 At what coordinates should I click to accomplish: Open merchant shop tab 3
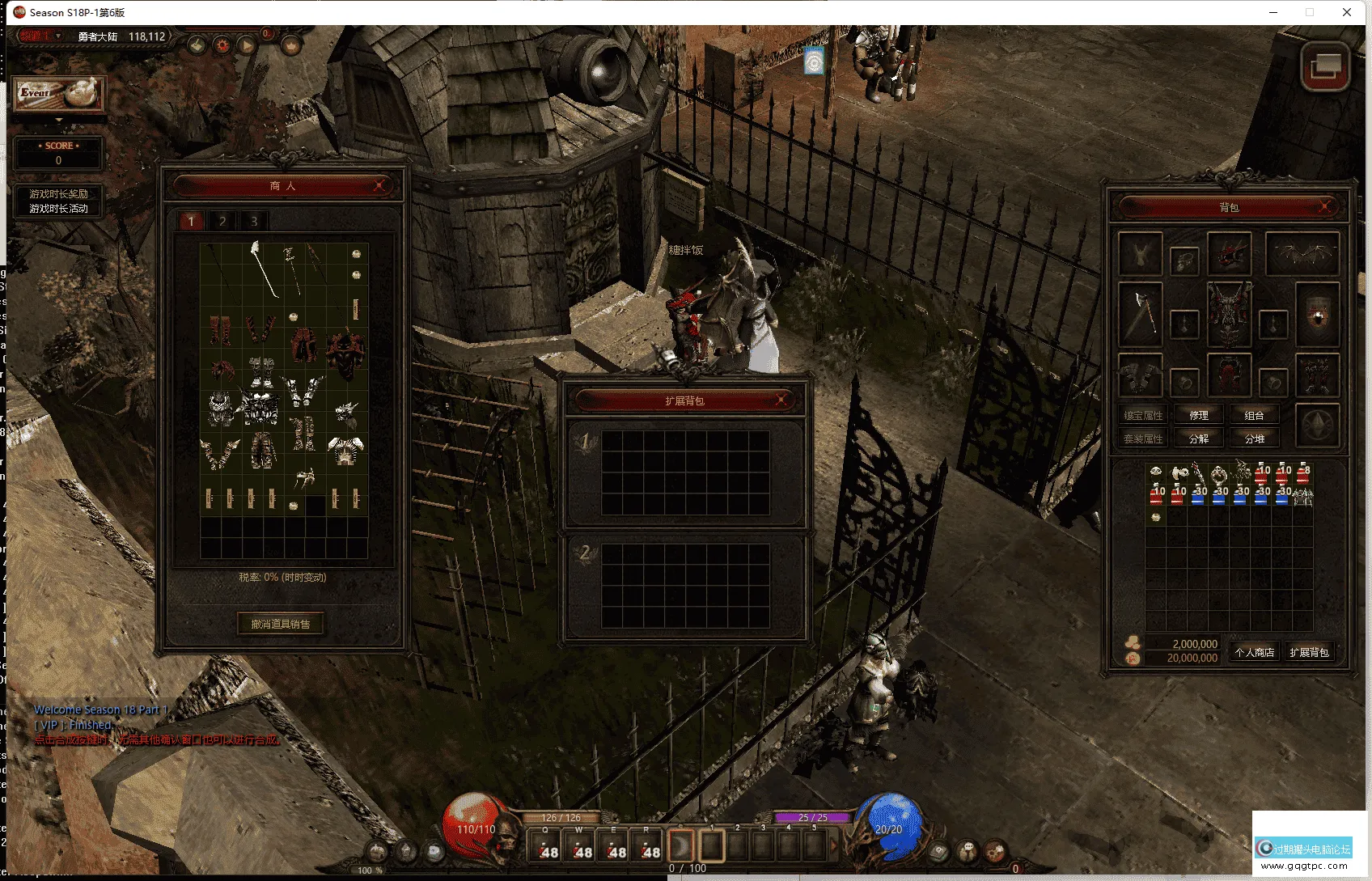pyautogui.click(x=254, y=221)
